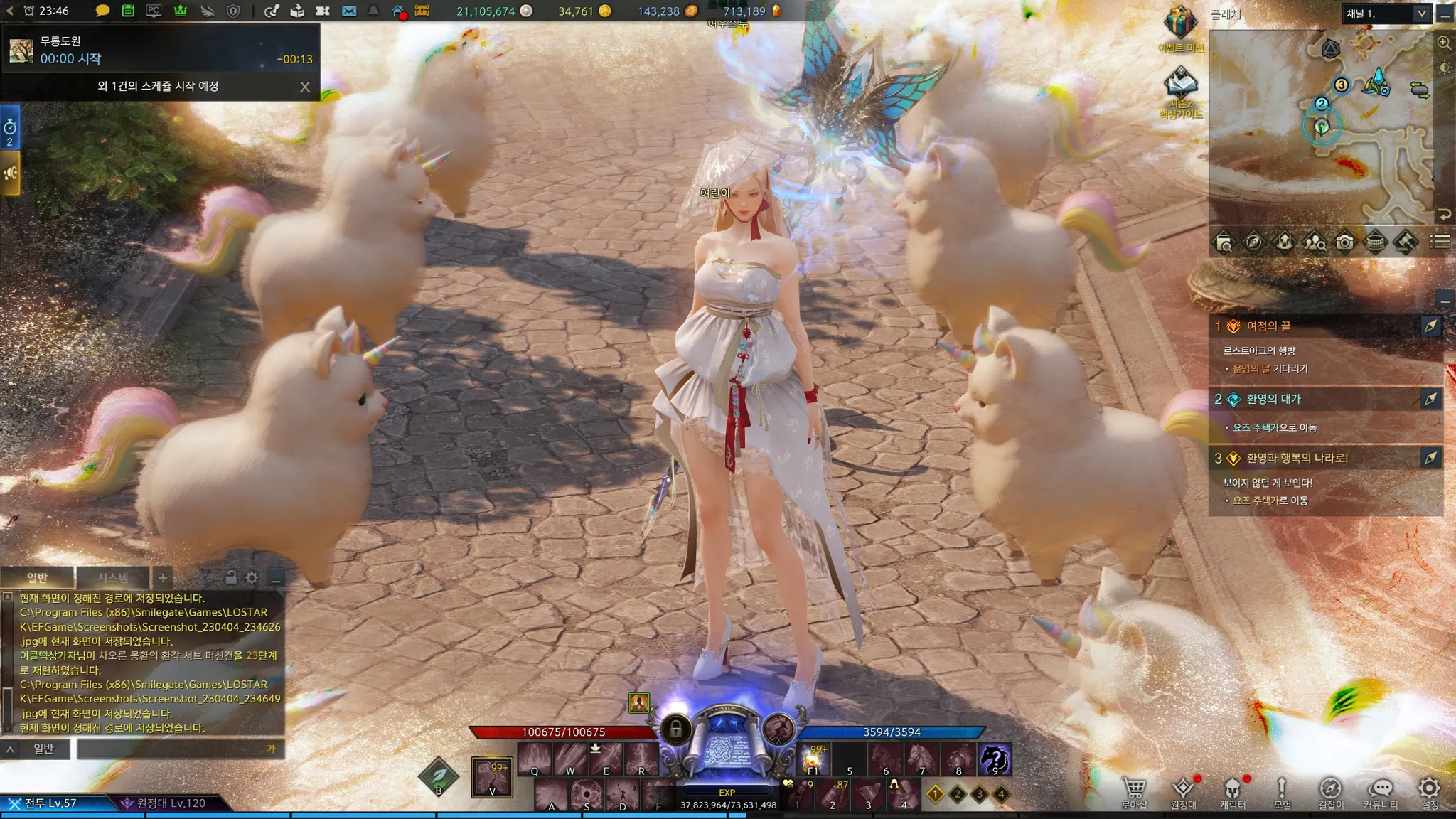The width and height of the screenshot is (1456, 819).
Task: Close the schedule notification with the X
Action: (x=305, y=87)
